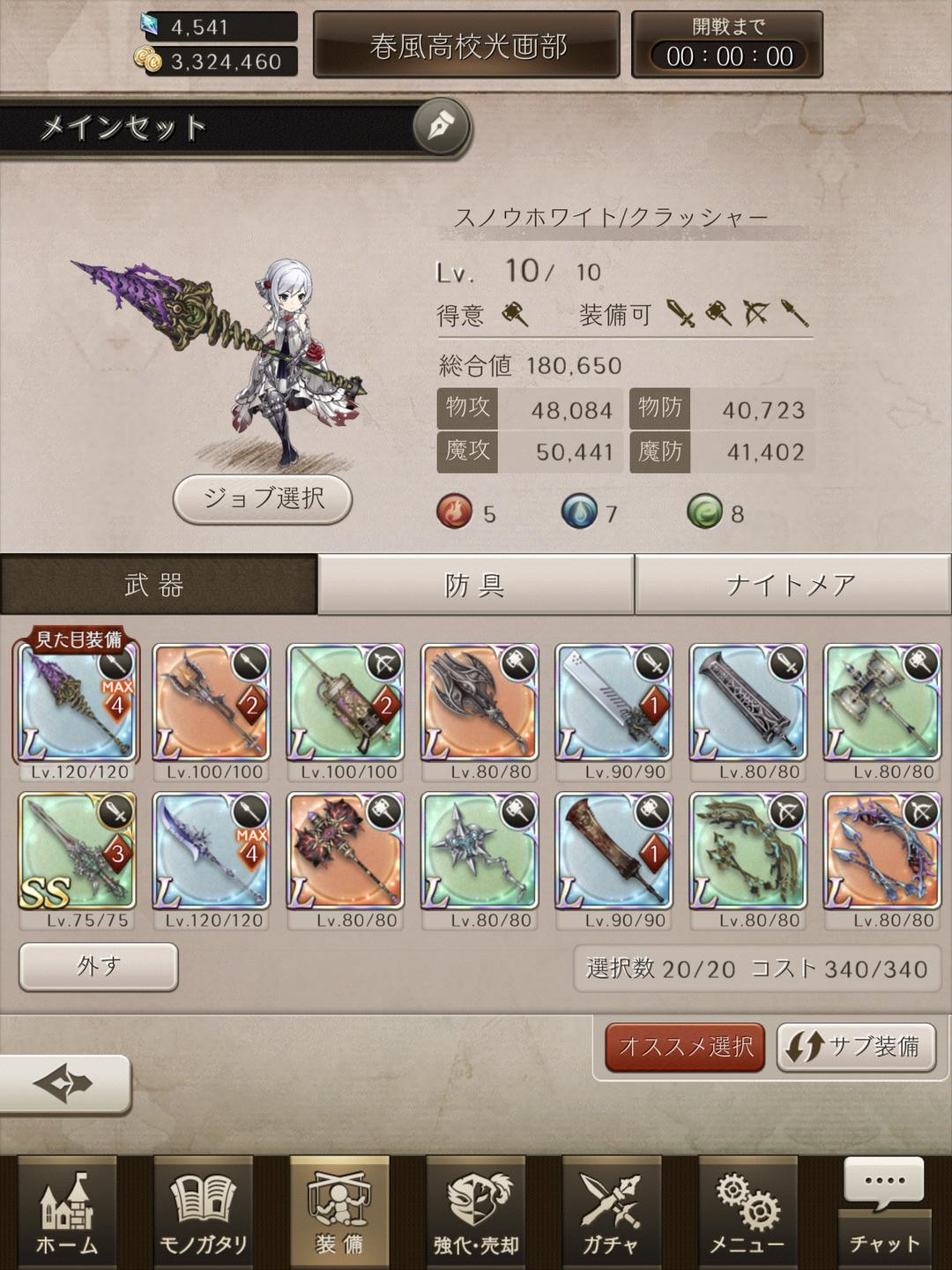This screenshot has height=1270, width=952.
Task: Open the チャット chat panel
Action: (884, 1214)
